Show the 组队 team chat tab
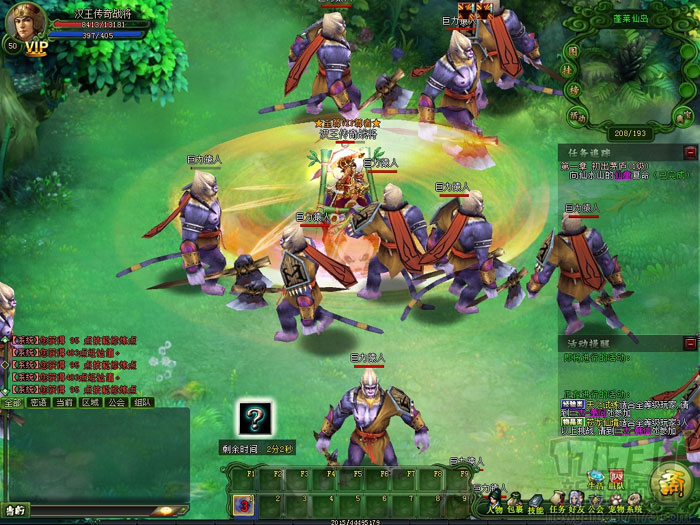Screen dimensions: 700x525 (x=142, y=402)
